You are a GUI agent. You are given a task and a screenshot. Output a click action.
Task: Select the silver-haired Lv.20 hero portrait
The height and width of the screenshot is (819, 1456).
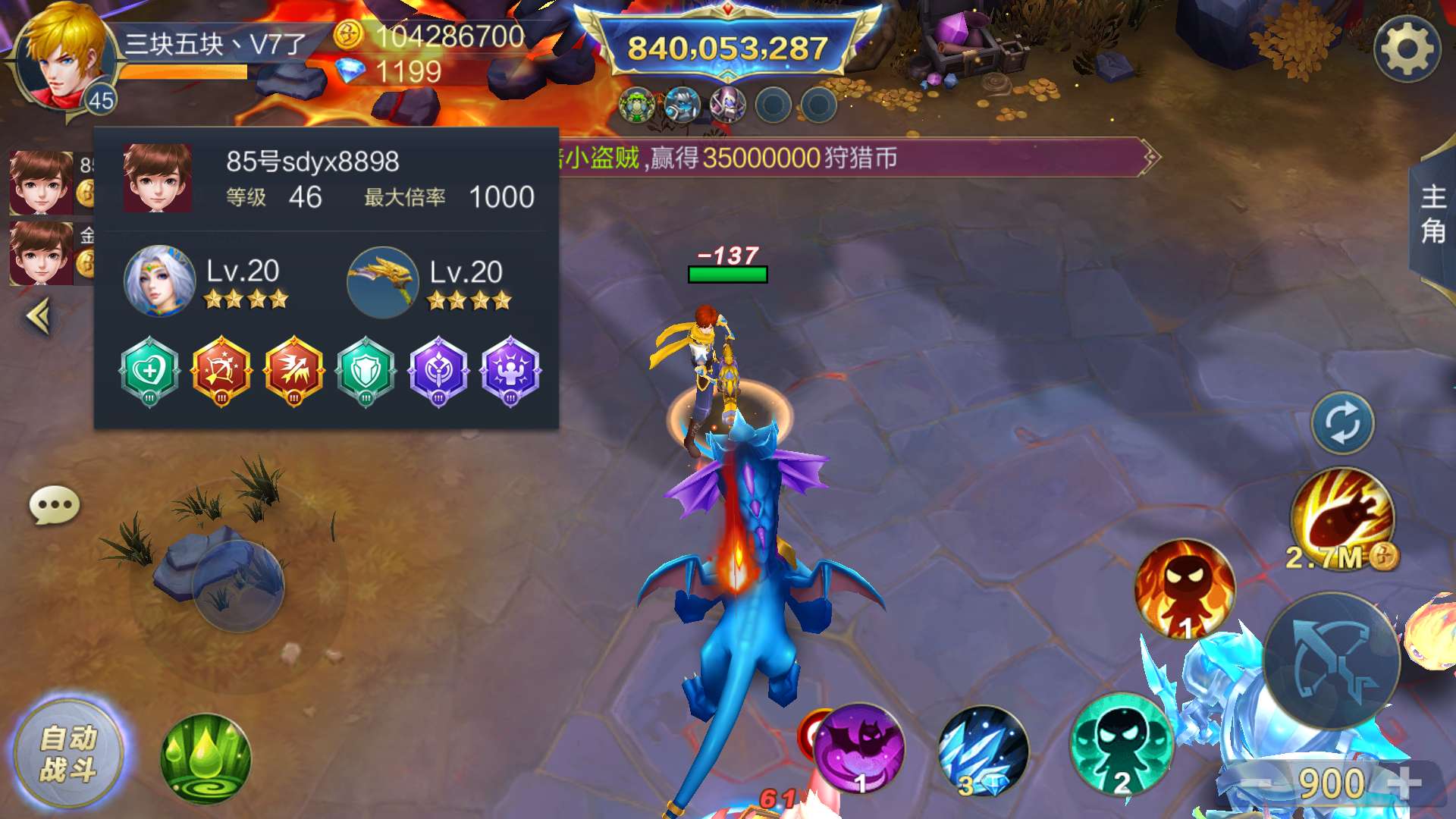point(159,281)
